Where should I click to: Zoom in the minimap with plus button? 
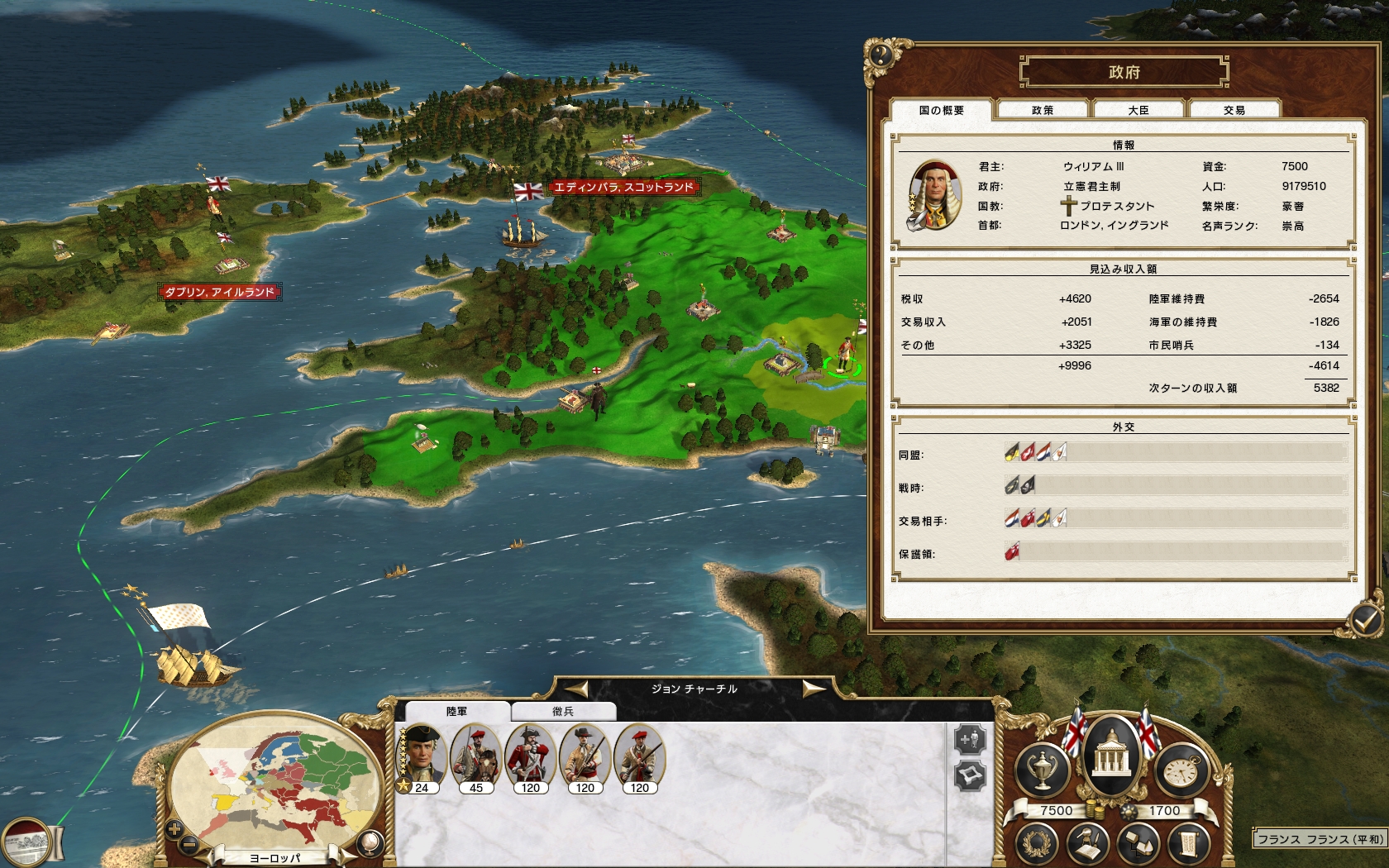point(174,827)
